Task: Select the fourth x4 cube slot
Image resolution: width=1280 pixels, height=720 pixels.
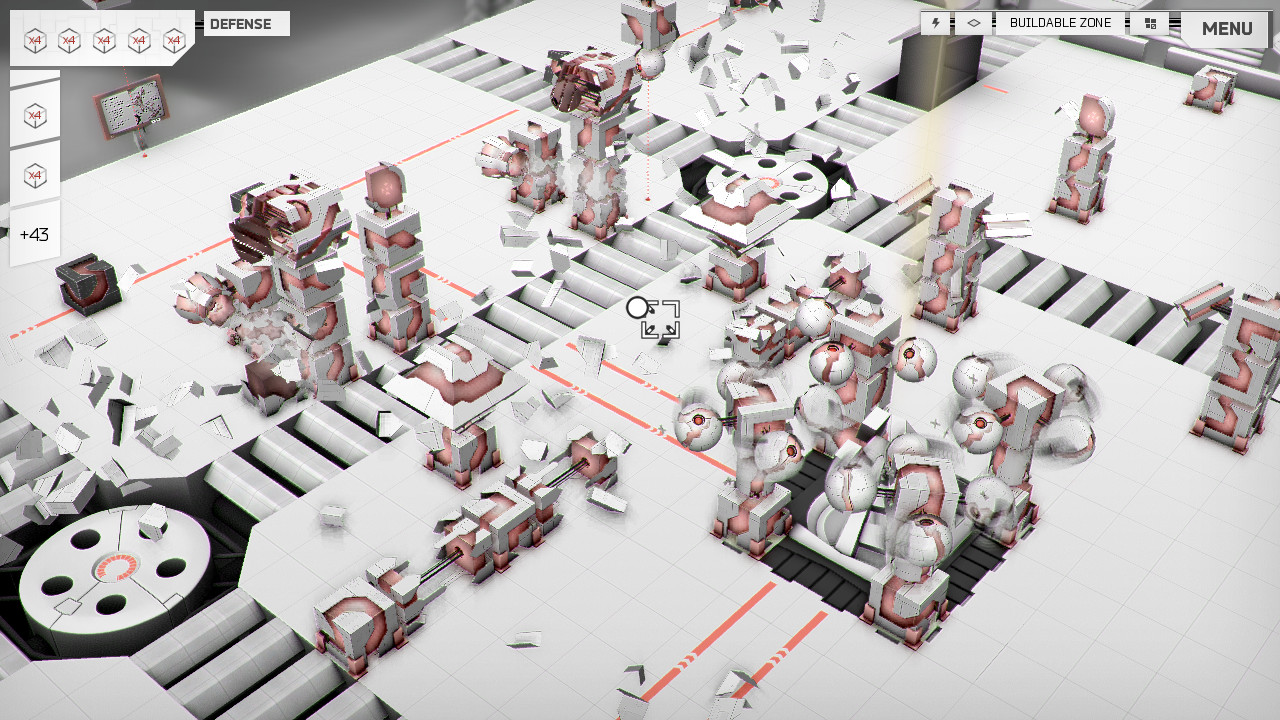Action: [140, 38]
